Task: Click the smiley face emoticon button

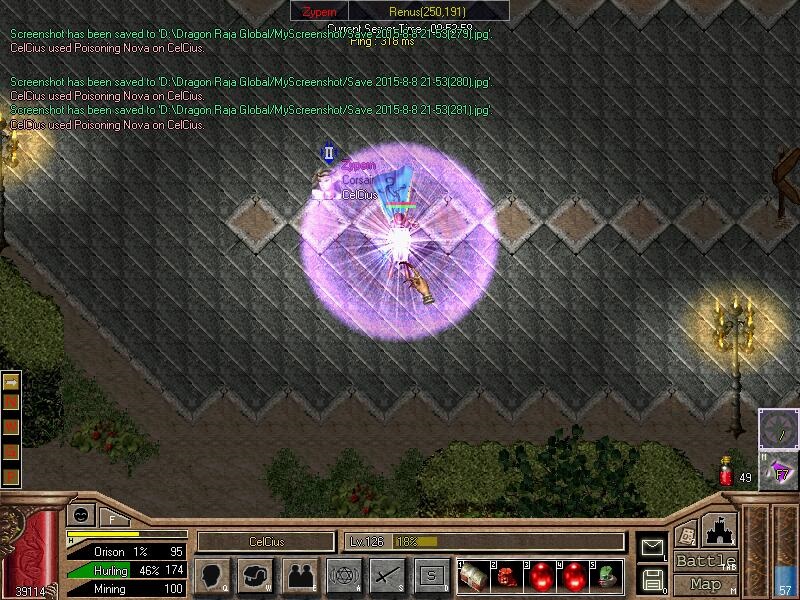Action: [x=79, y=516]
